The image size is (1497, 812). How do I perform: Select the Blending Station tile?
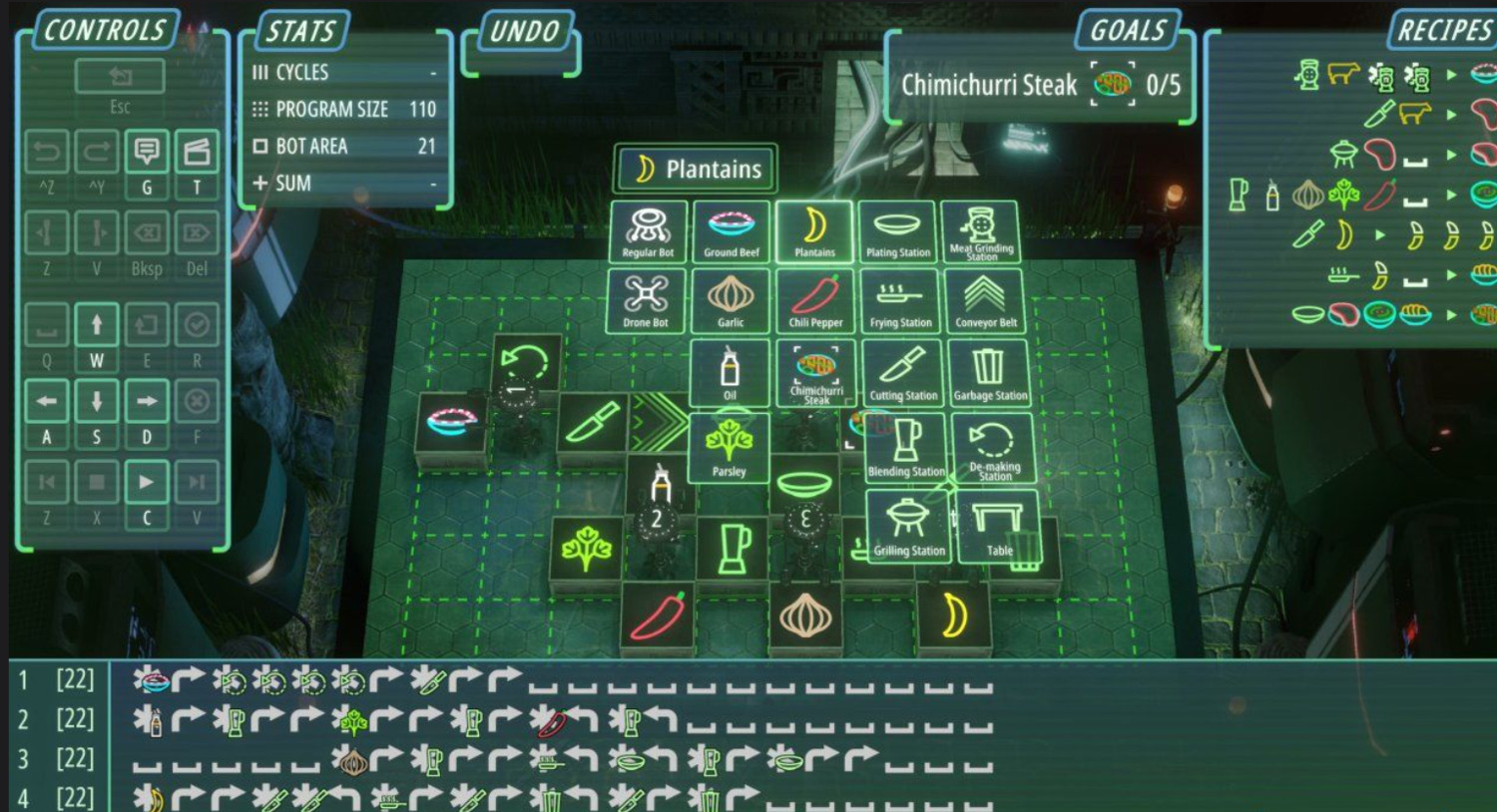point(906,448)
